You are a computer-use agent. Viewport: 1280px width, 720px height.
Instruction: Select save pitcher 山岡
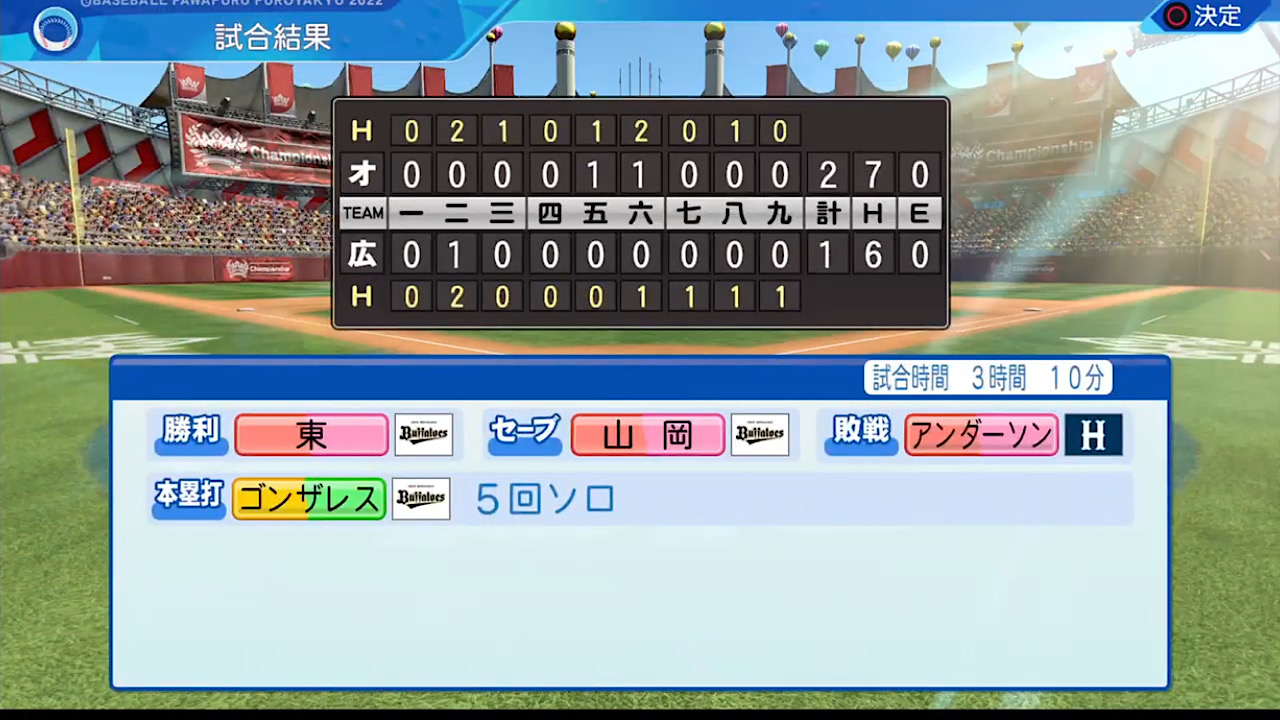coord(647,434)
